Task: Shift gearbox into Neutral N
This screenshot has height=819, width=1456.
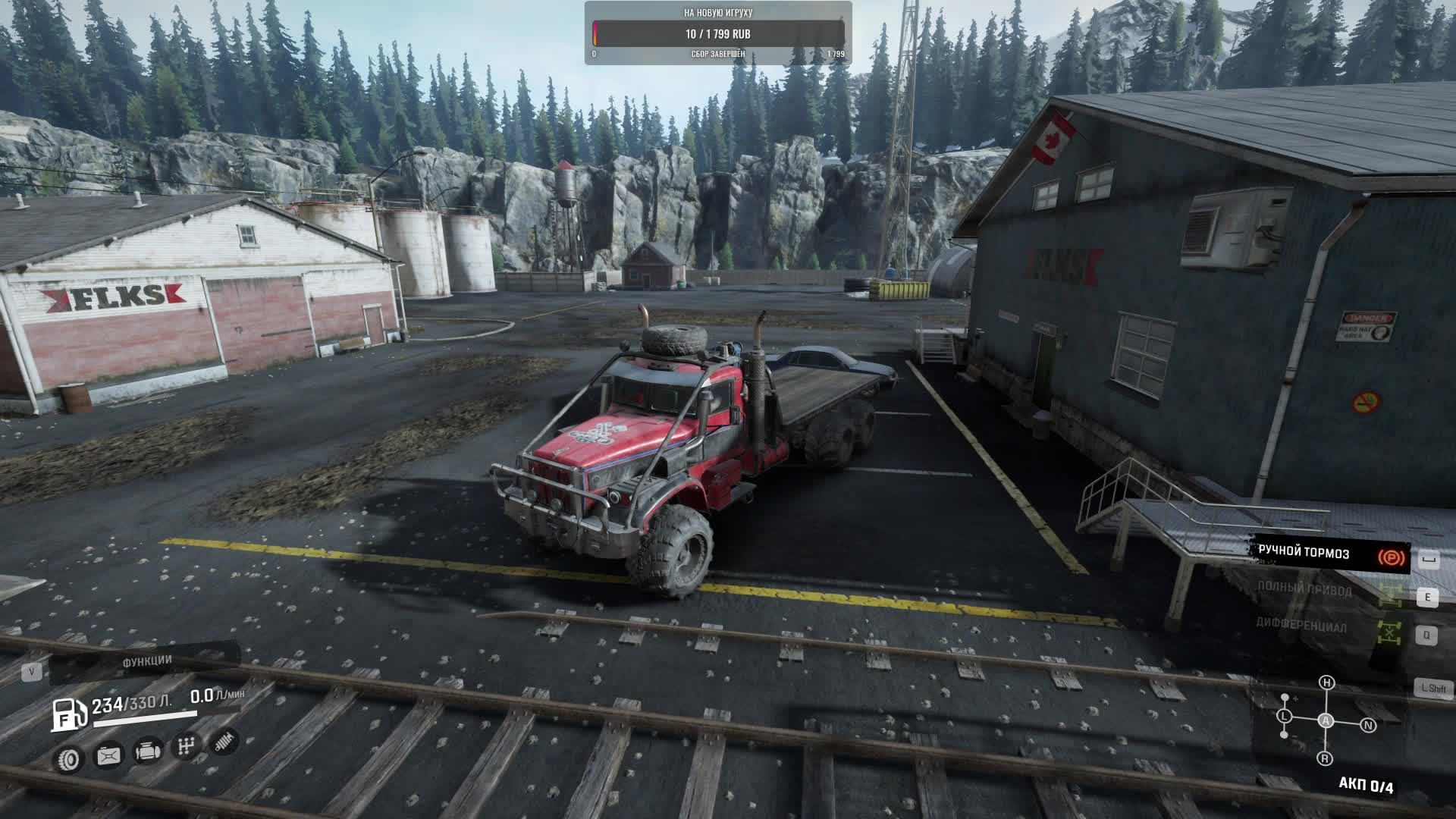Action: 1368,726
